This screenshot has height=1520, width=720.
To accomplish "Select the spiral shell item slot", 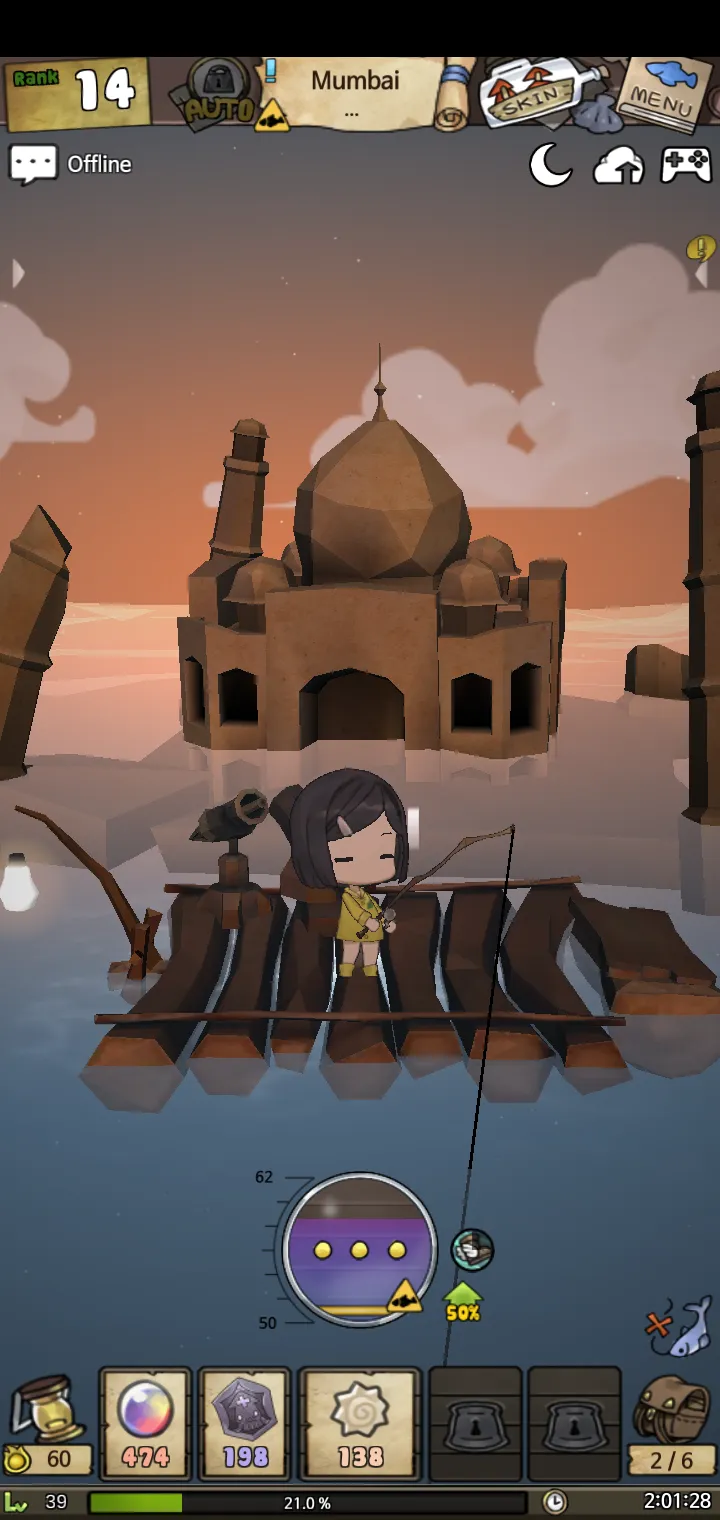I will coord(360,1422).
